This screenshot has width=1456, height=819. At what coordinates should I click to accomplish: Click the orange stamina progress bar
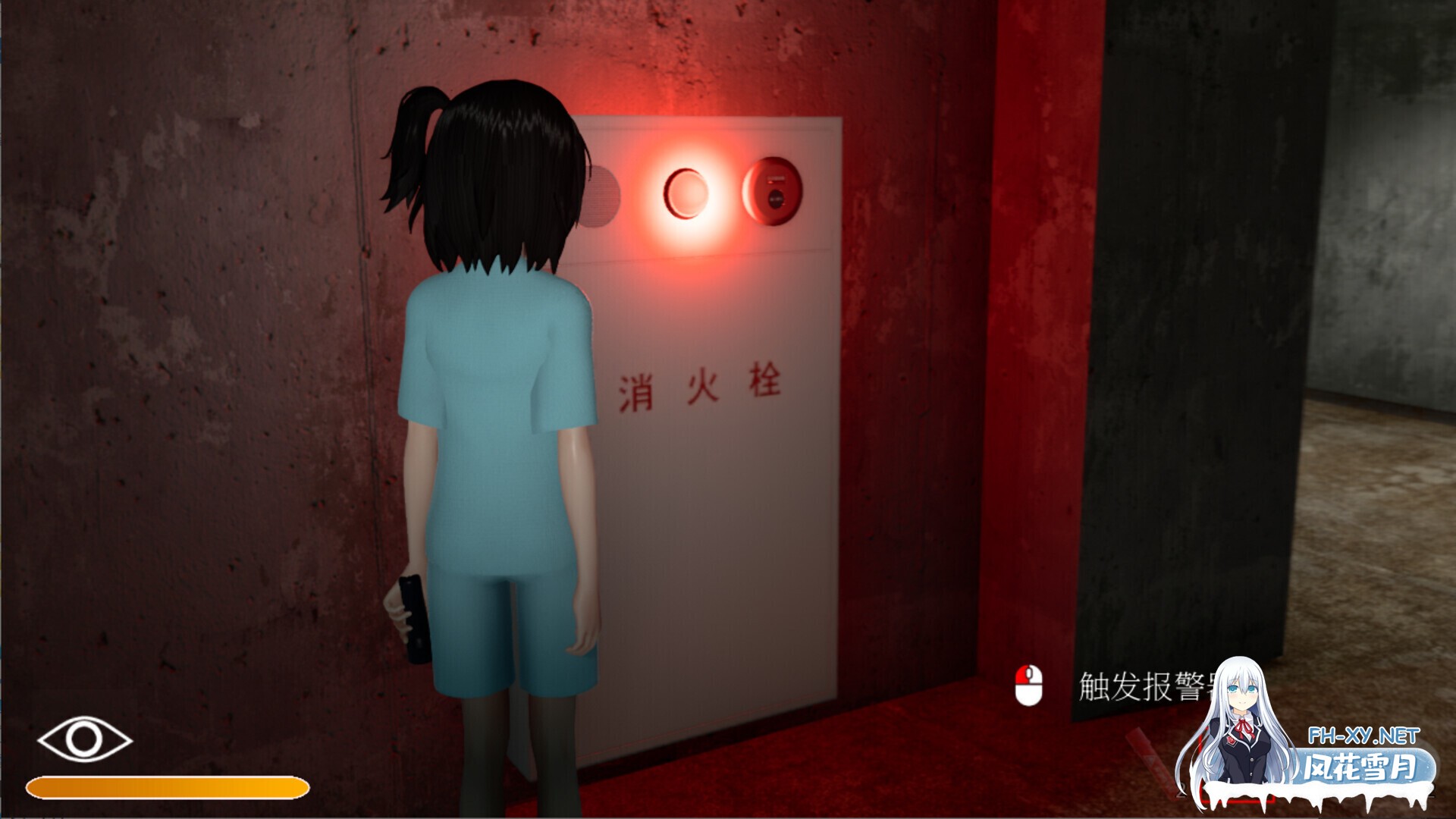(167, 786)
